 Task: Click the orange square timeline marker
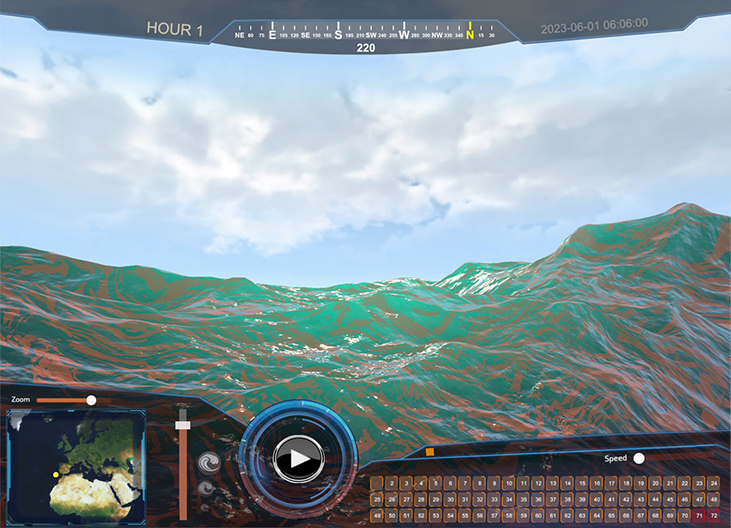click(429, 452)
